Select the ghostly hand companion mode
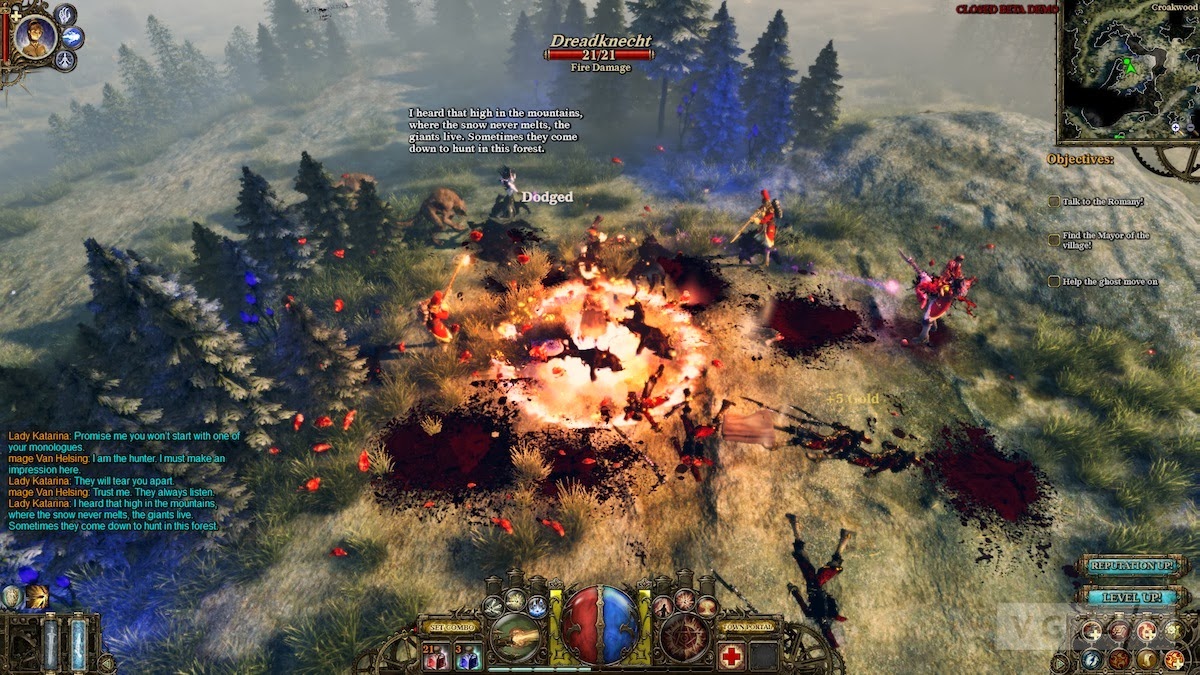Image resolution: width=1200 pixels, height=675 pixels. [x=65, y=14]
